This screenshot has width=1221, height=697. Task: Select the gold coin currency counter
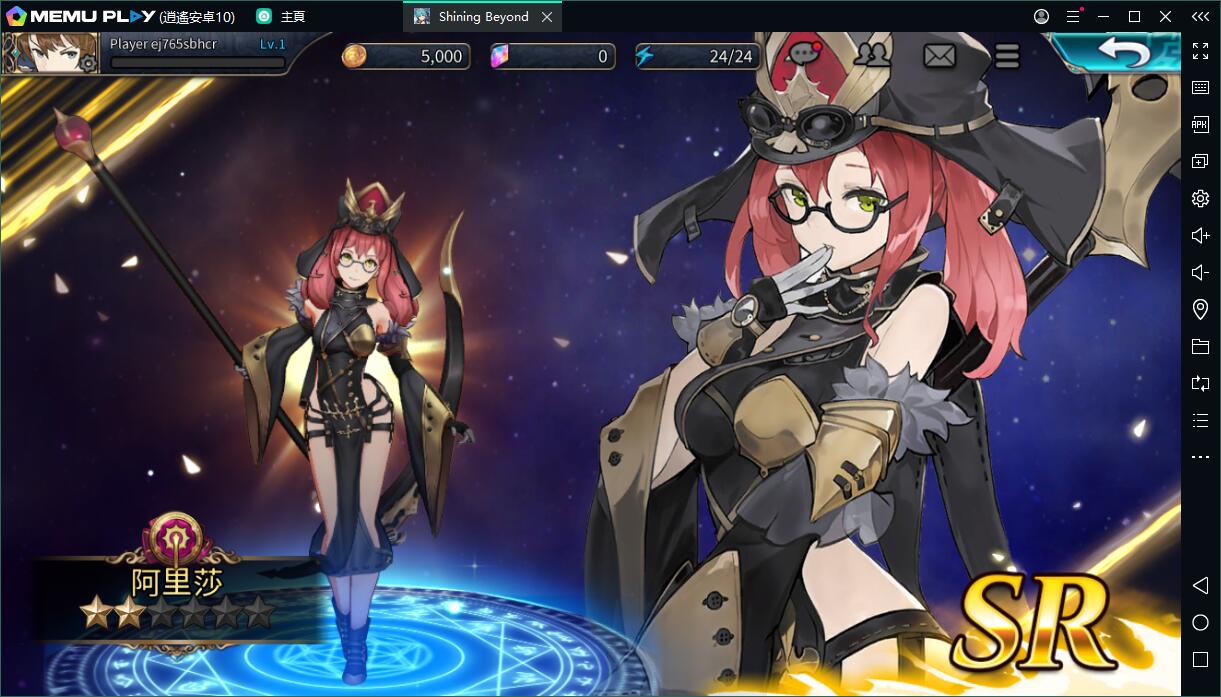pyautogui.click(x=406, y=56)
